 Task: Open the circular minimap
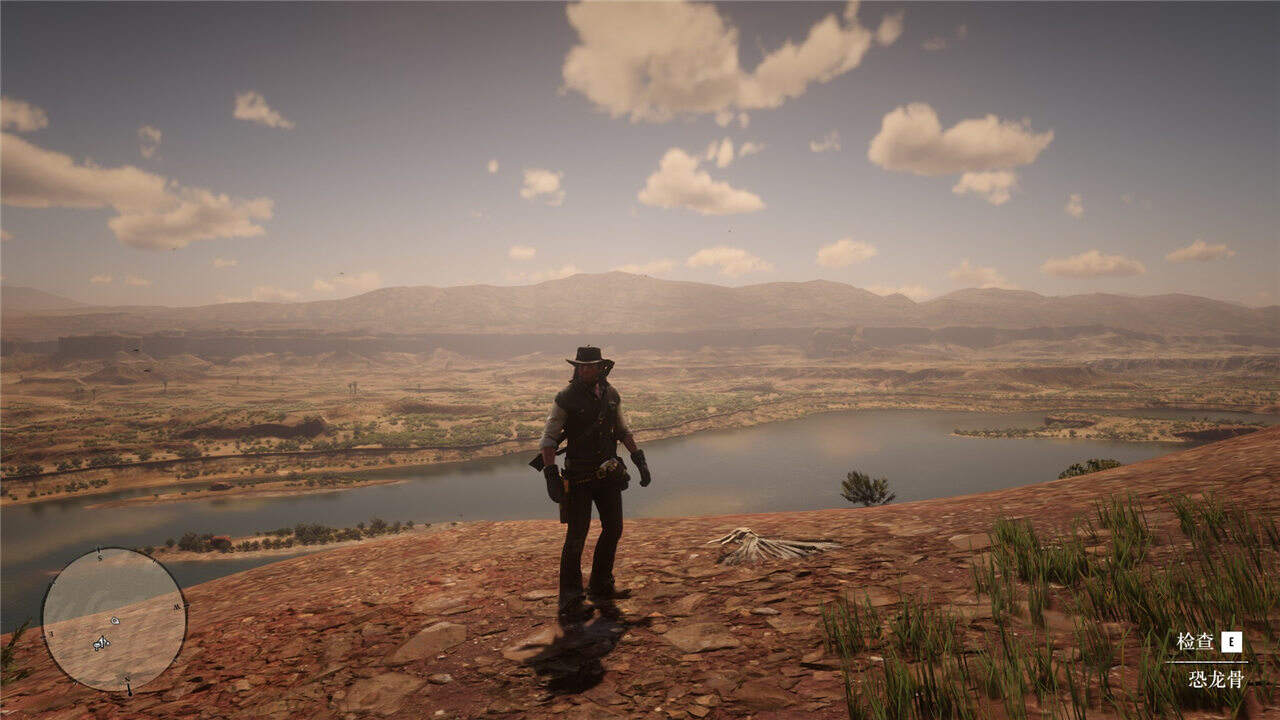point(114,620)
